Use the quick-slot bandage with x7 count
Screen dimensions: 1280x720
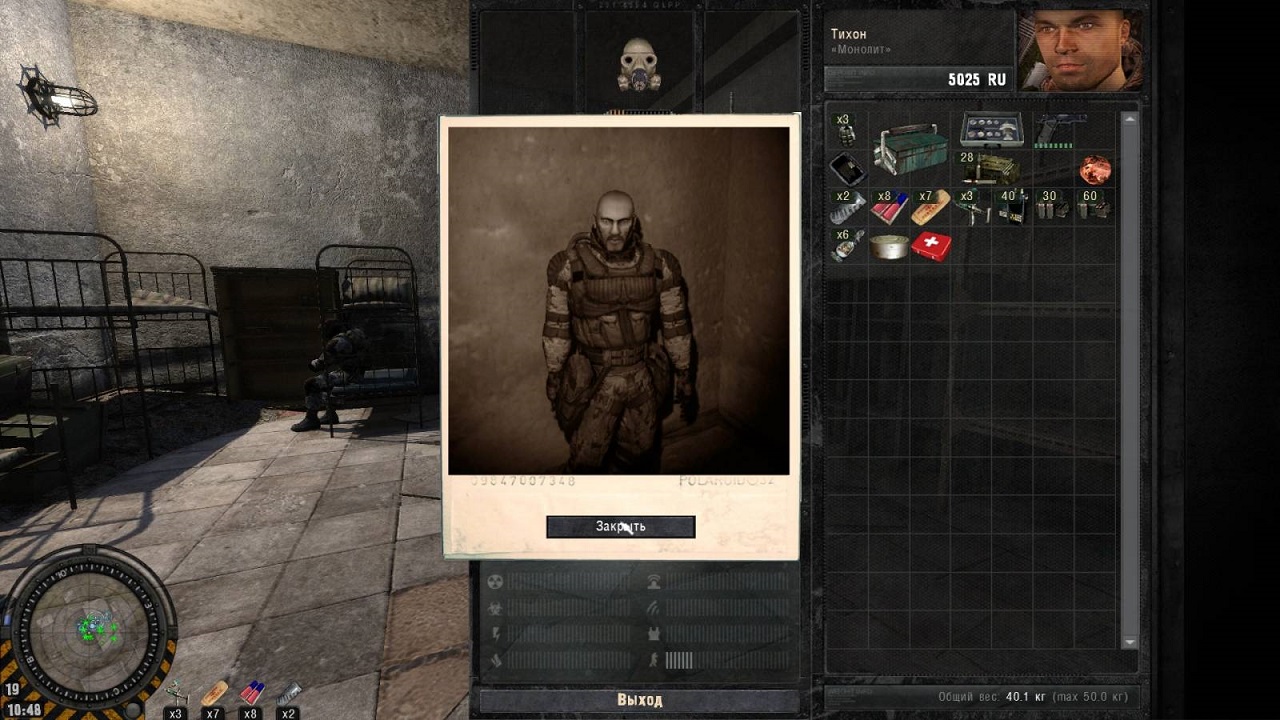[214, 693]
